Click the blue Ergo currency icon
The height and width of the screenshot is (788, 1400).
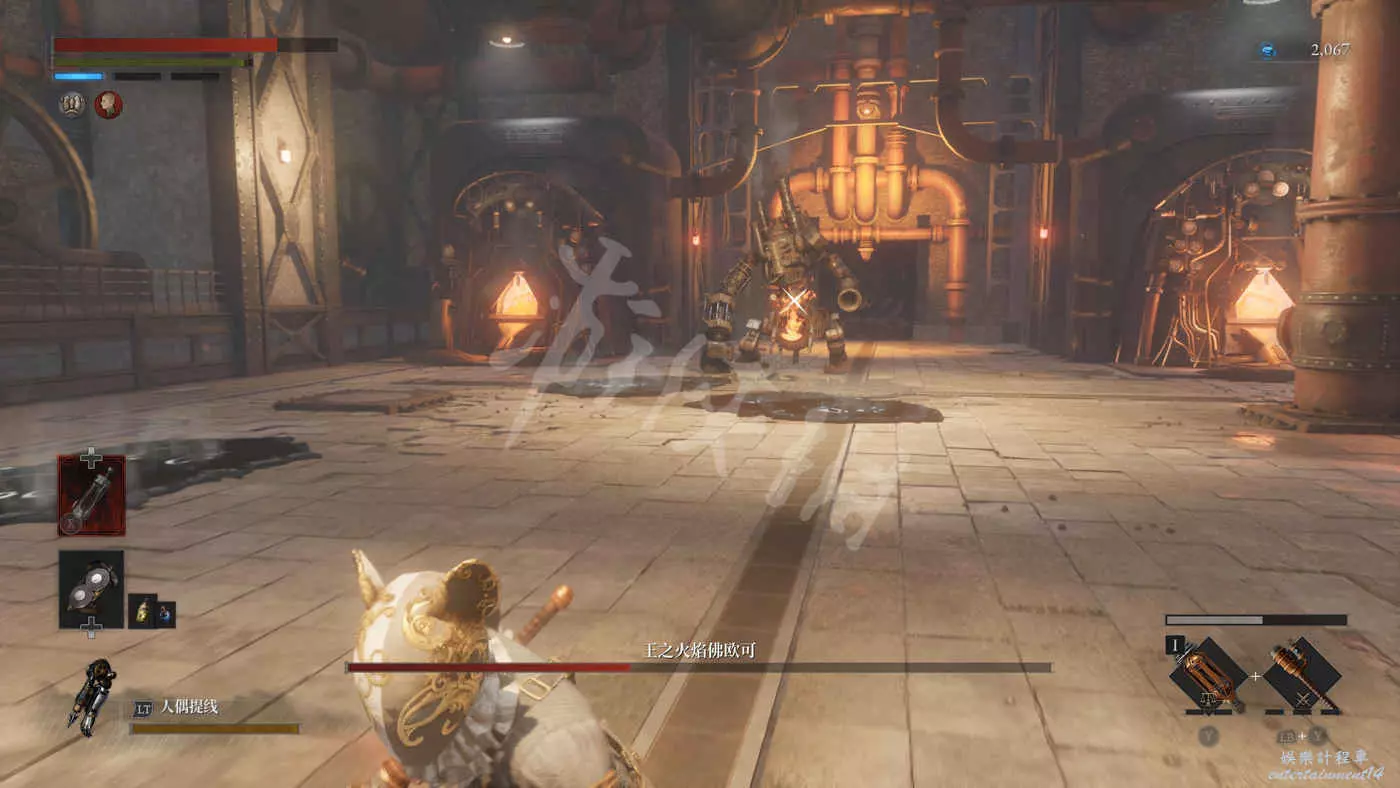pos(1267,50)
